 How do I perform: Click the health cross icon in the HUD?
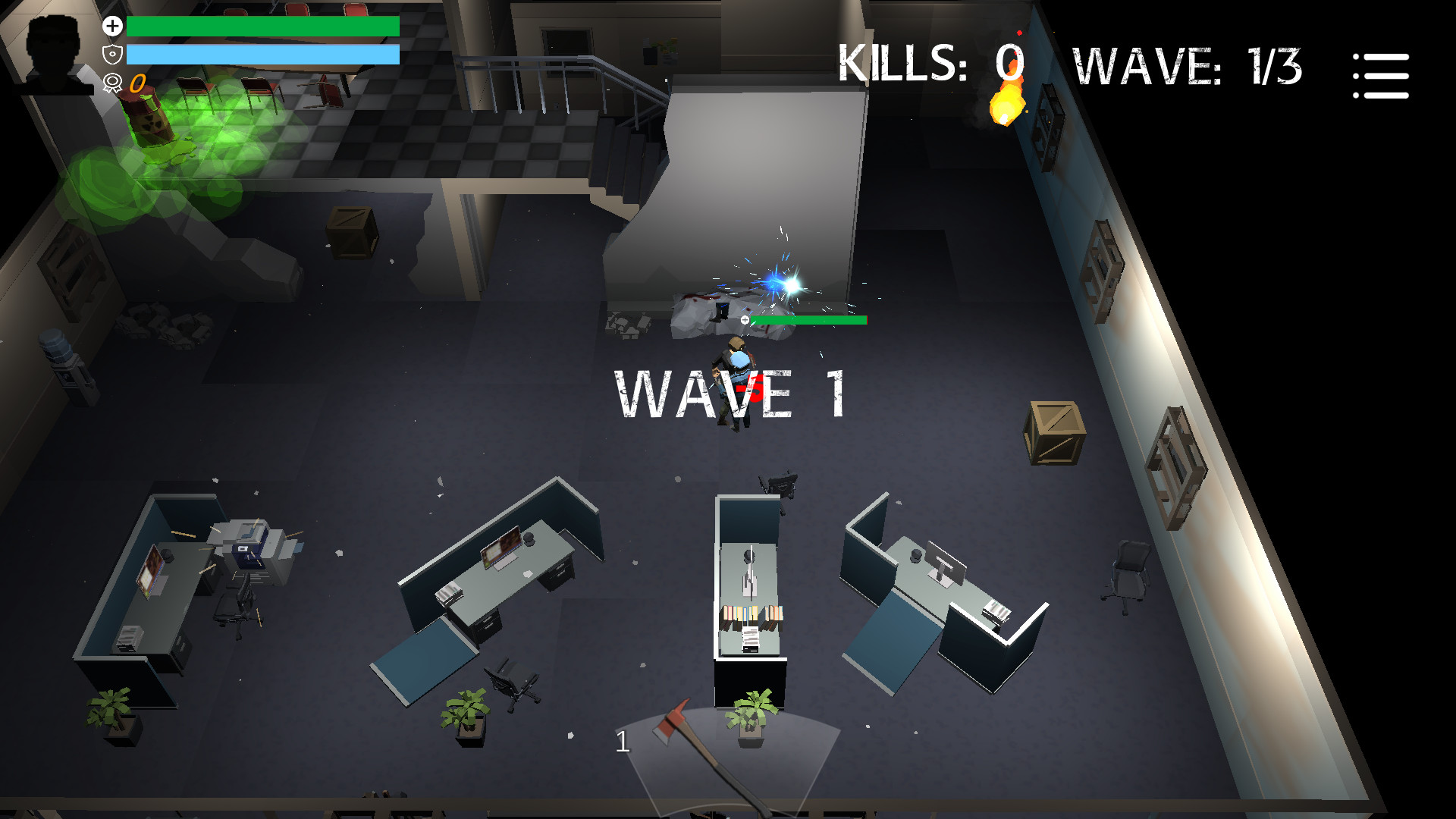(112, 25)
